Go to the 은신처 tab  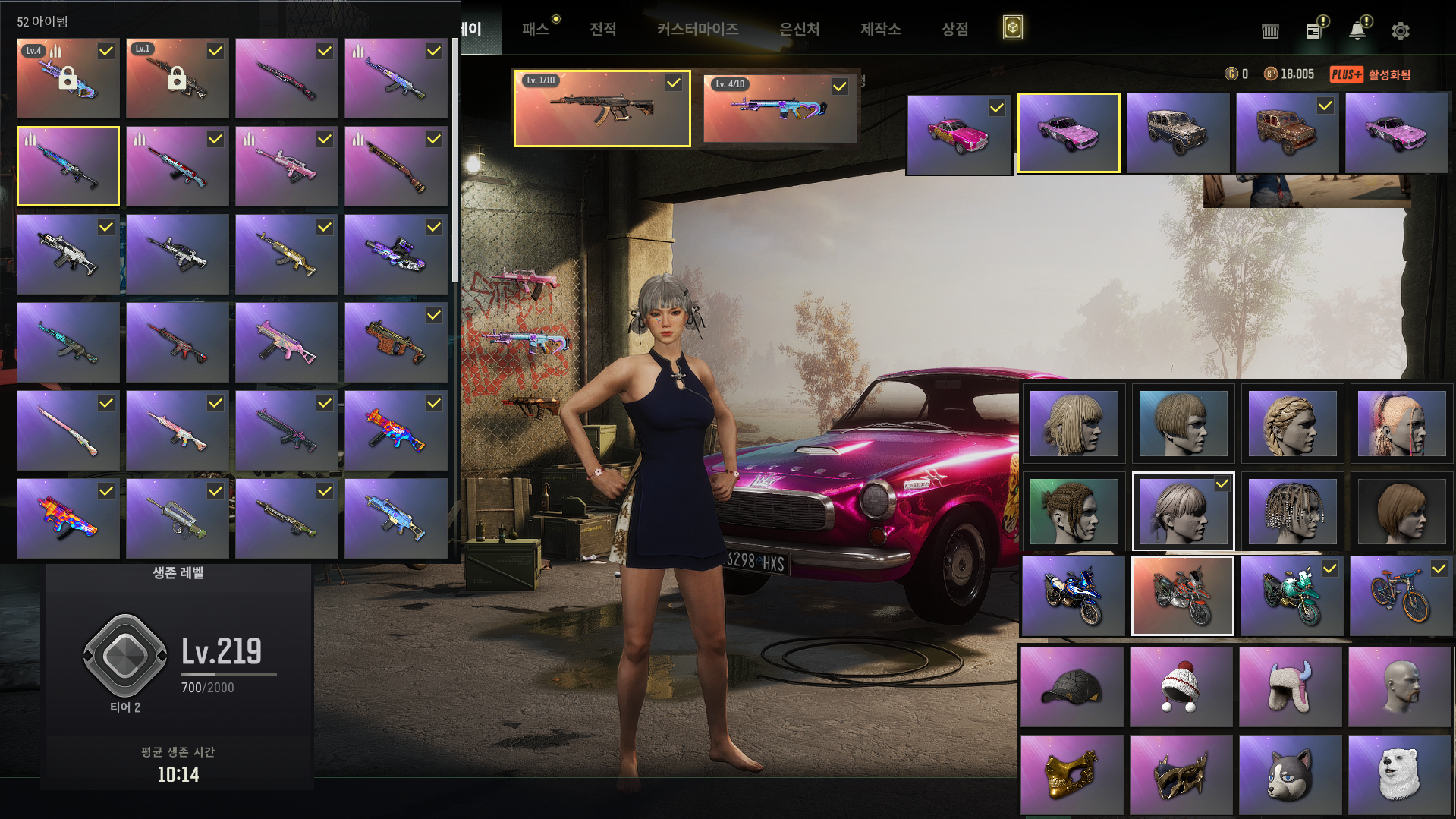point(800,30)
